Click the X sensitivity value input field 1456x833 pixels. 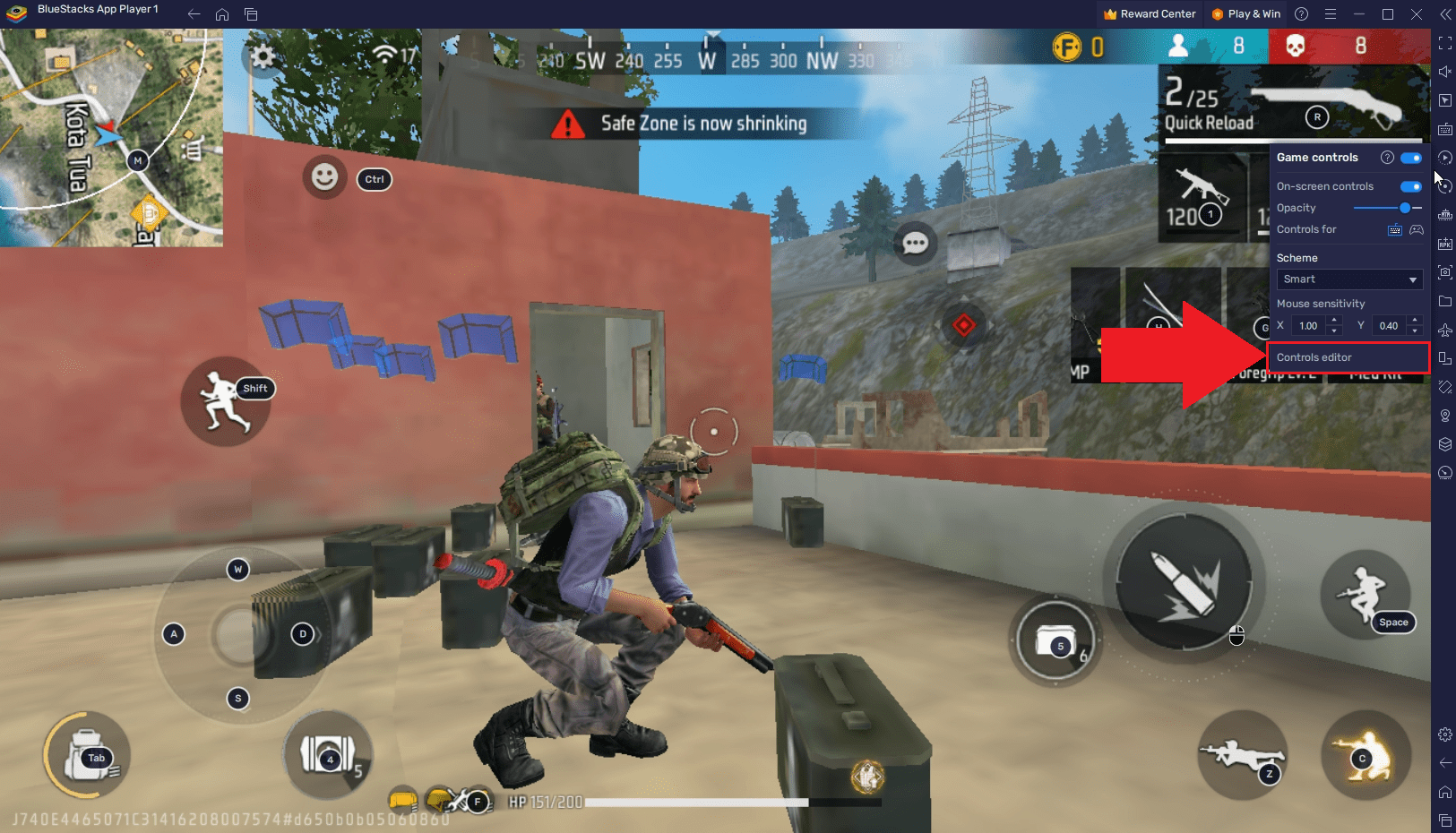click(1308, 325)
